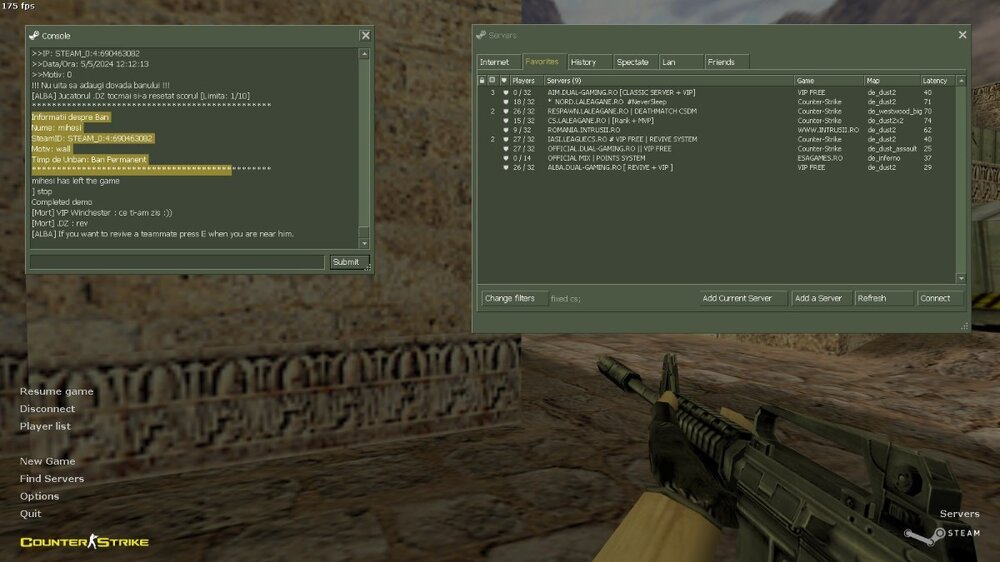The height and width of the screenshot is (562, 1000).
Task: Open the Options menu
Action: [x=39, y=496]
